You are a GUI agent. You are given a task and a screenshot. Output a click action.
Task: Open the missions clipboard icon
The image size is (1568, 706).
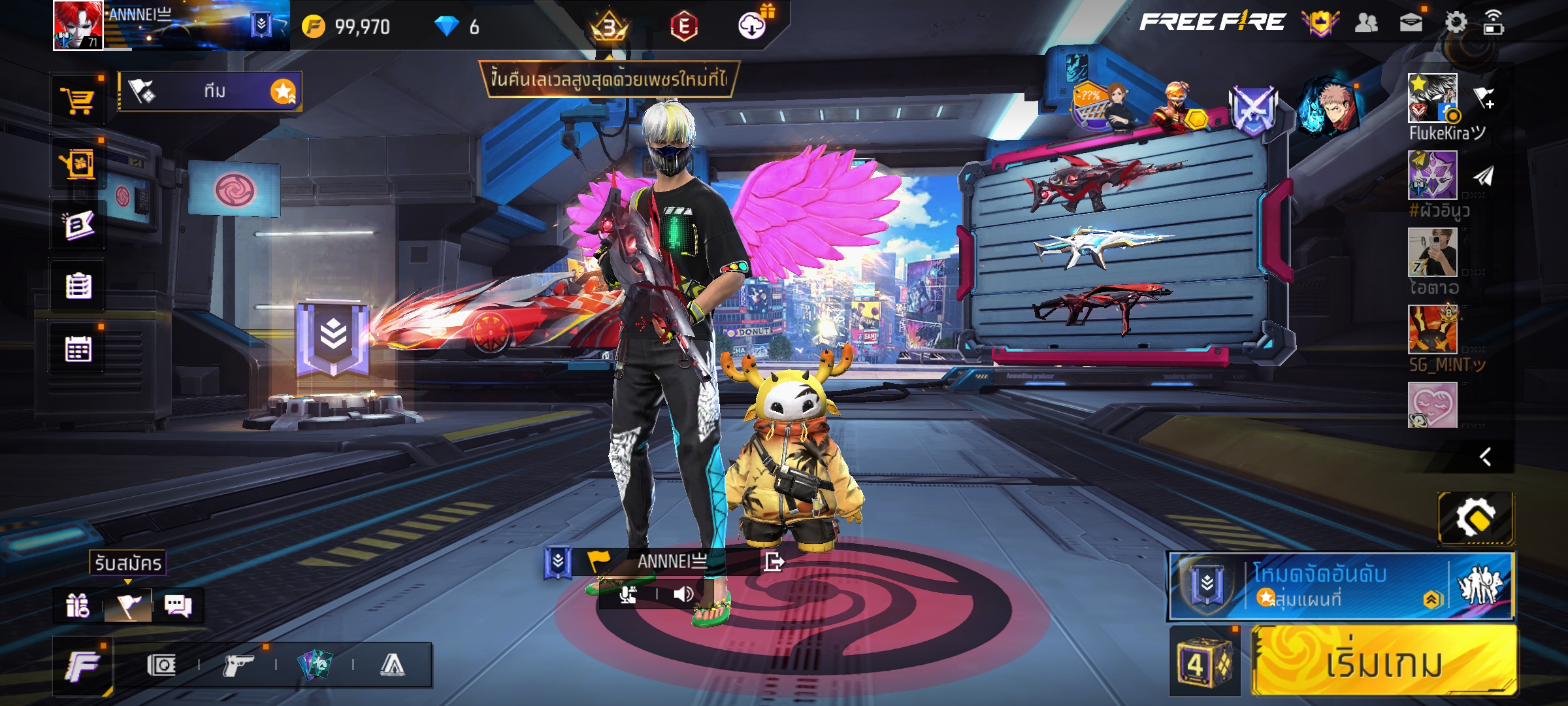tap(78, 286)
